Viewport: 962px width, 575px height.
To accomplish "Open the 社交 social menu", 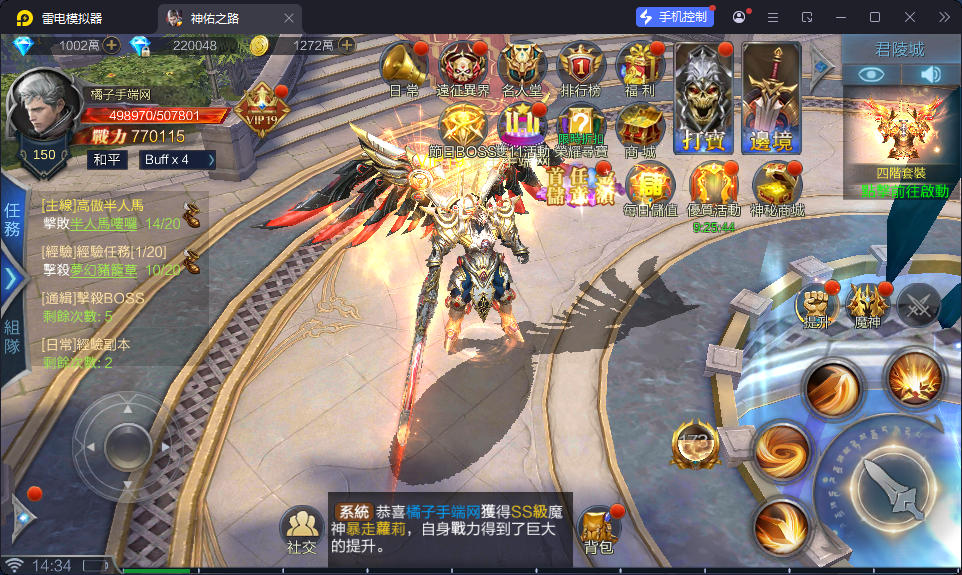I will click(x=301, y=530).
